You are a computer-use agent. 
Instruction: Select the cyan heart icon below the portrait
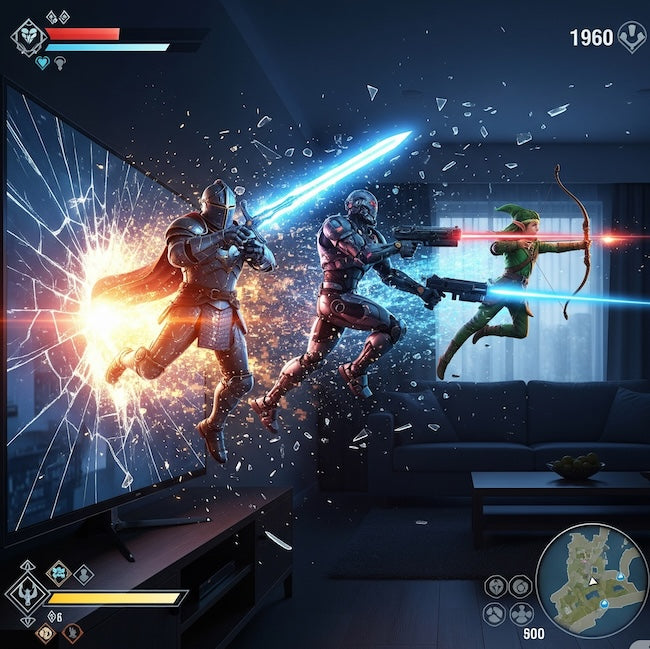click(42, 63)
